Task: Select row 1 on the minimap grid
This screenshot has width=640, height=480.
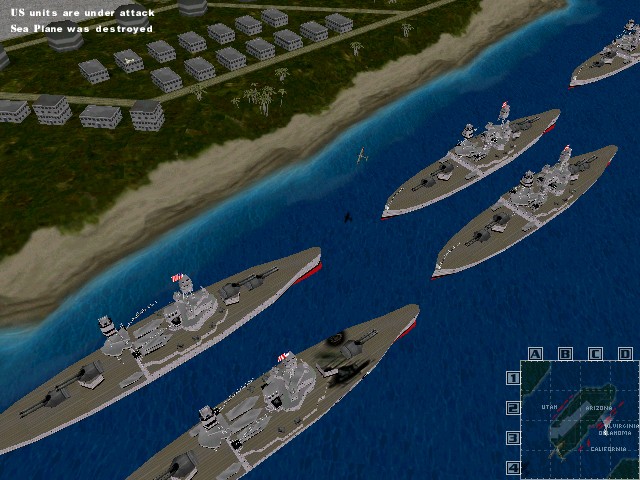Action: pos(513,378)
